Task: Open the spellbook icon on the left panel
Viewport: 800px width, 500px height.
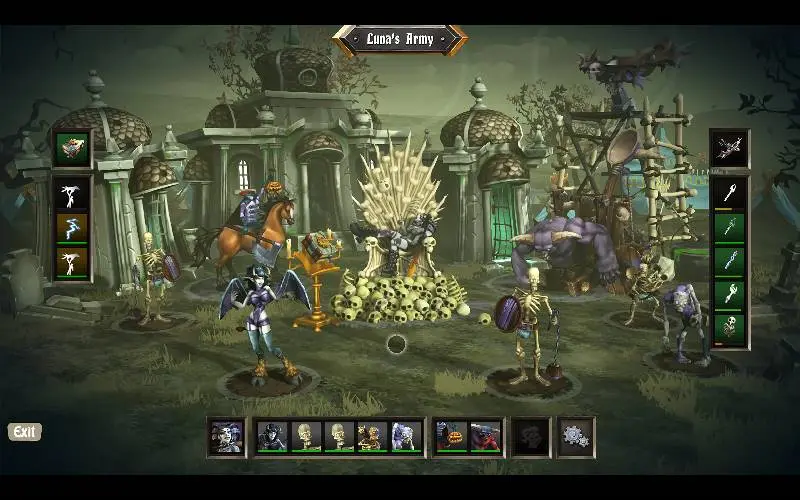Action: 72,148
